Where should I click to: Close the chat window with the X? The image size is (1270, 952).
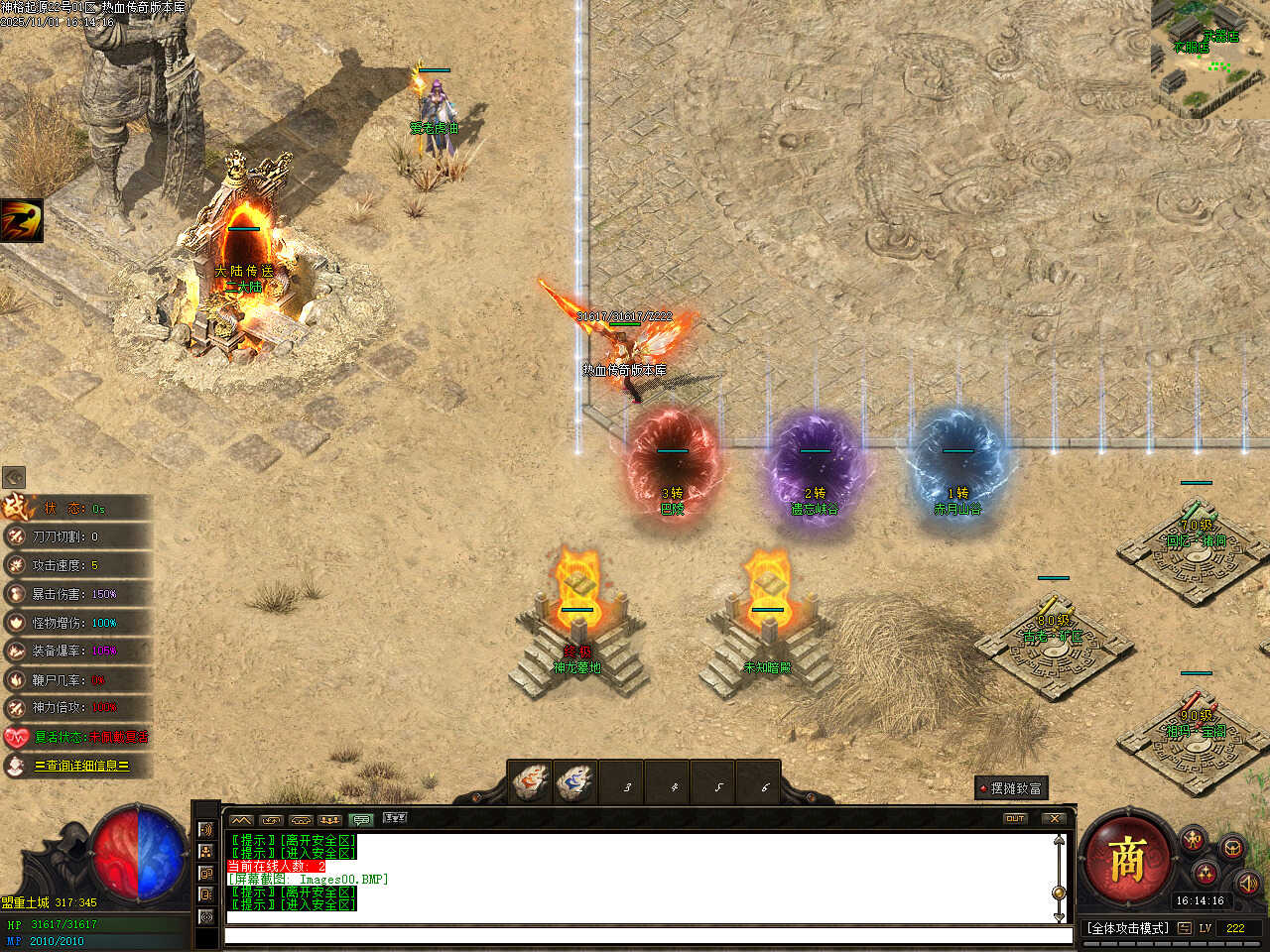point(1054,818)
